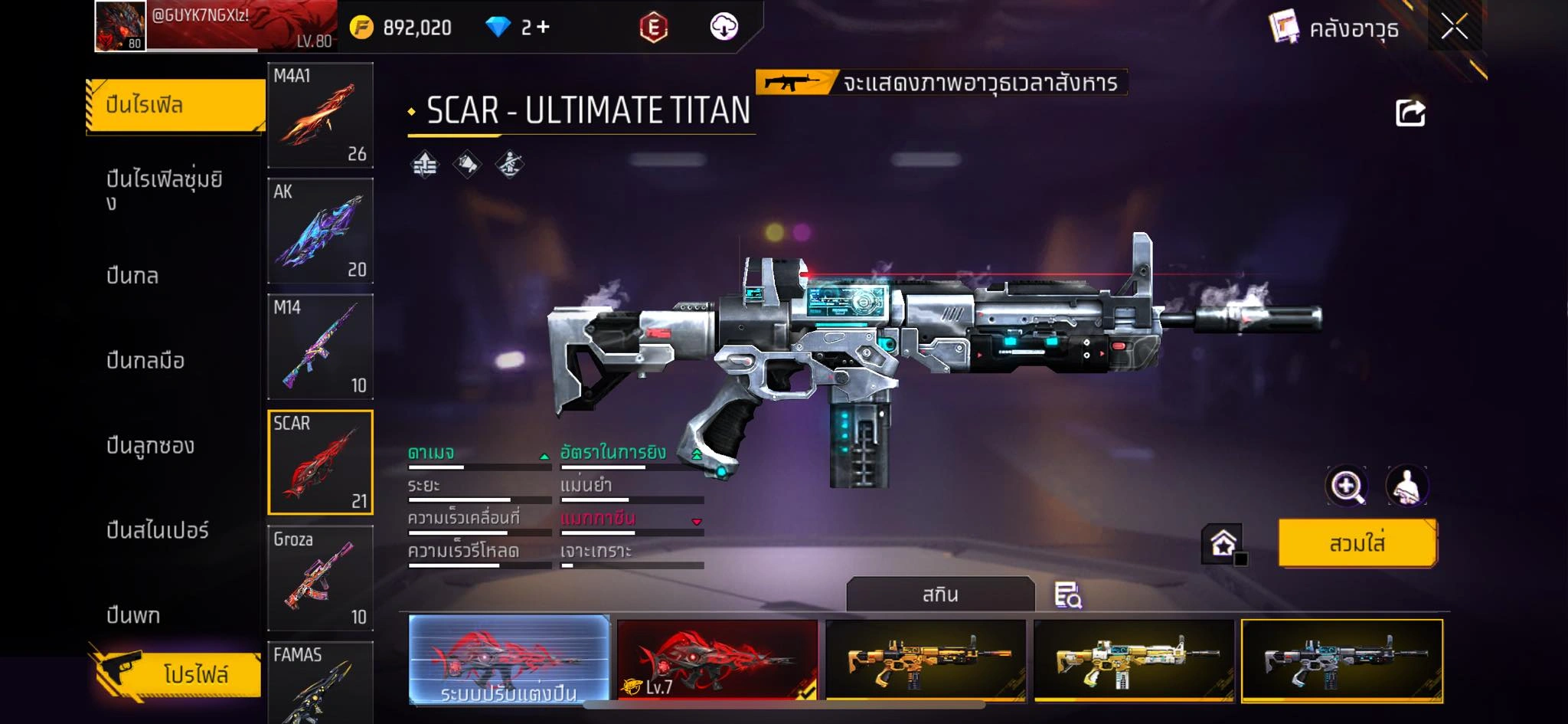Screen dimensions: 1568x724
Task: Add diamonds with the plus button
Action: pyautogui.click(x=543, y=28)
